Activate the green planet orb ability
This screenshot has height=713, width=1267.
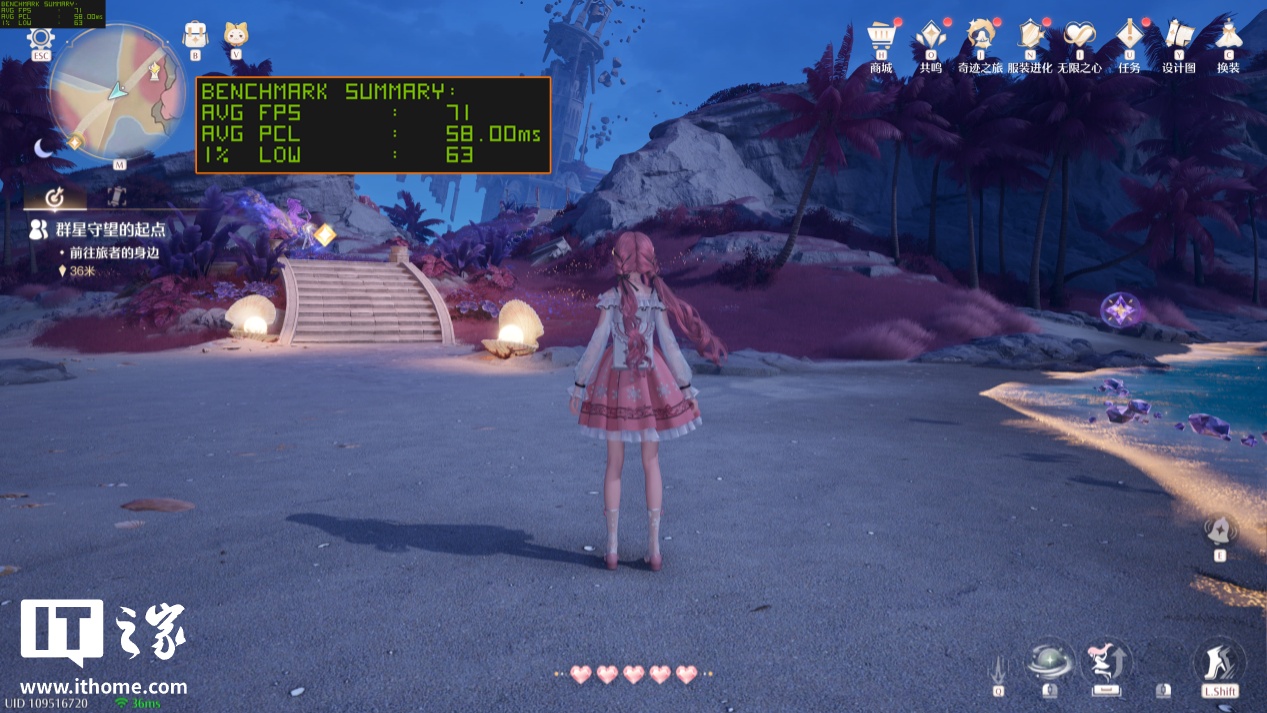click(x=1050, y=663)
